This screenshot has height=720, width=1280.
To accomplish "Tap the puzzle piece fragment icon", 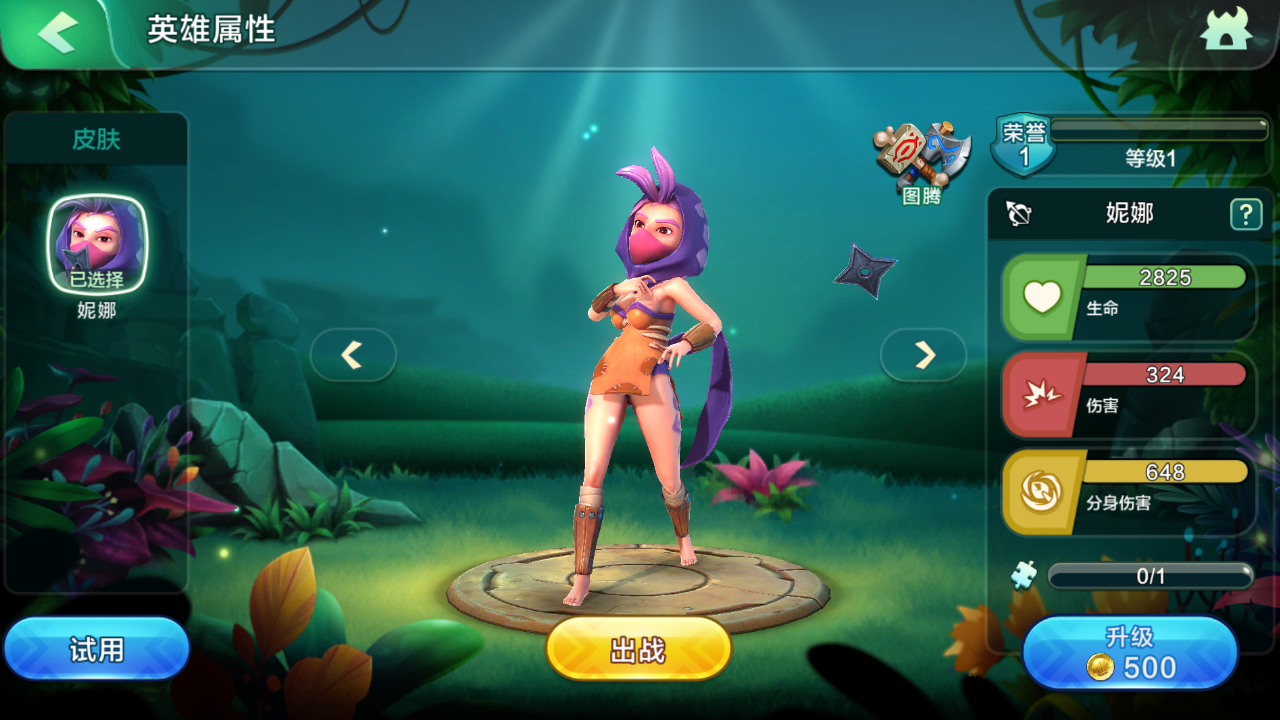I will (x=1023, y=575).
